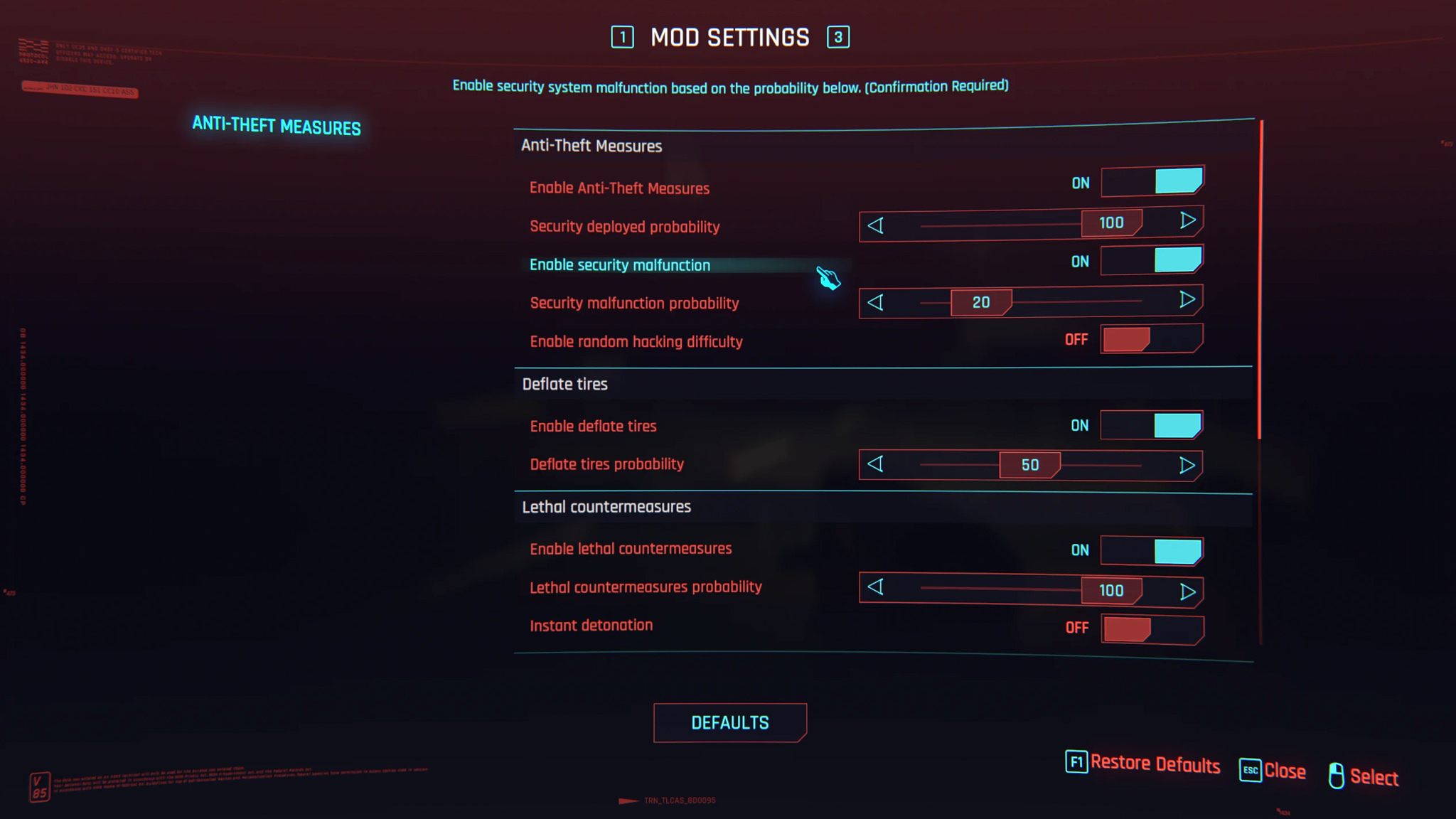This screenshot has width=1456, height=819.
Task: Toggle the Enable security malfunction switch
Action: tap(1152, 261)
